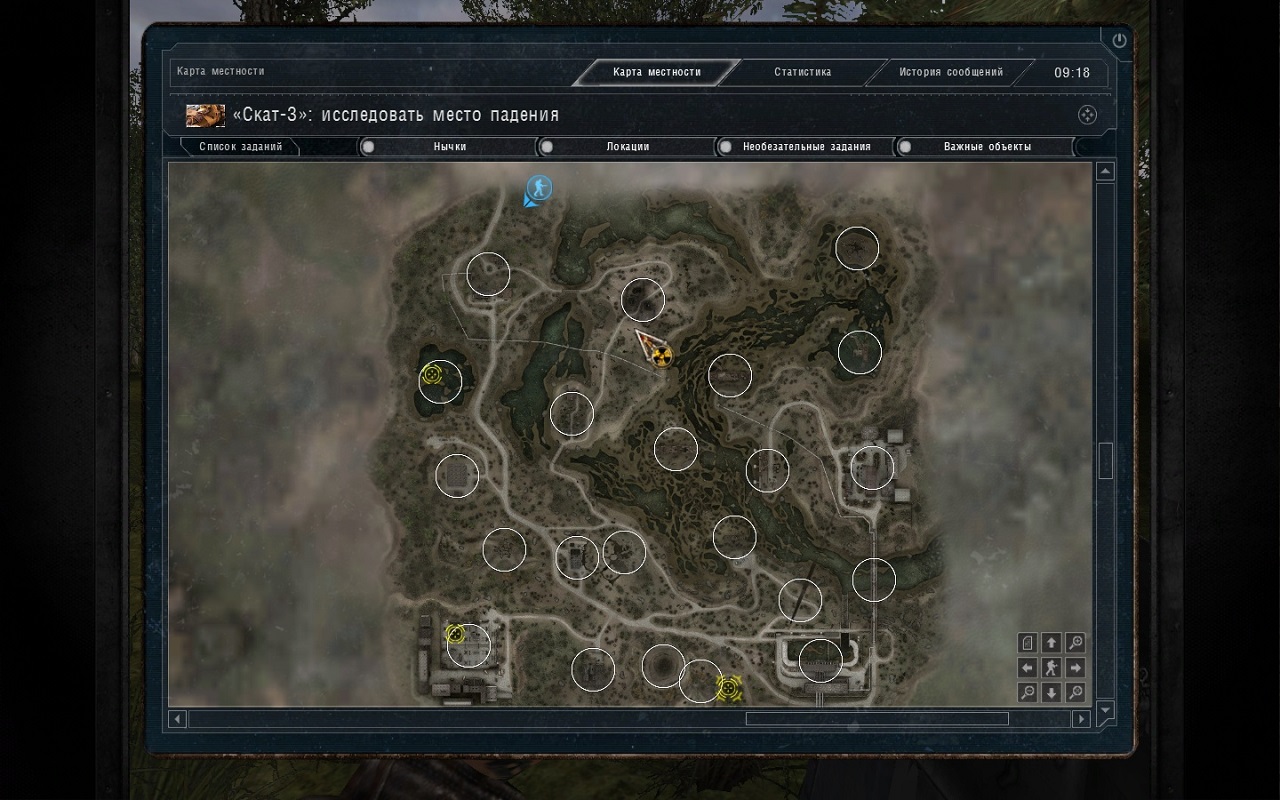Screen dimensions: 1280x800
Task: Open the История сообщений tab
Action: pyautogui.click(x=950, y=72)
